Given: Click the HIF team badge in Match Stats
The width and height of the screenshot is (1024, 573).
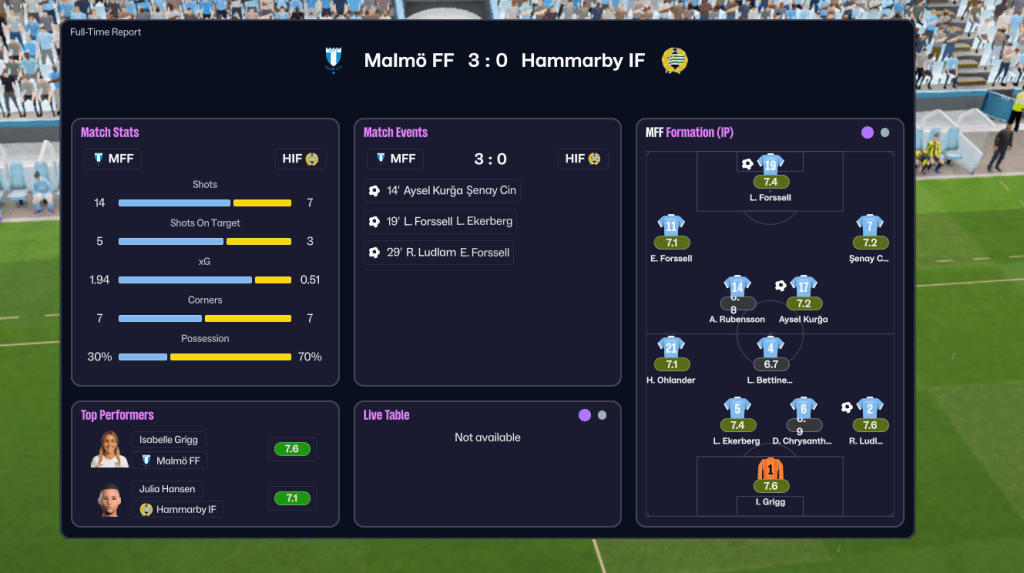Looking at the screenshot, I should tap(300, 158).
